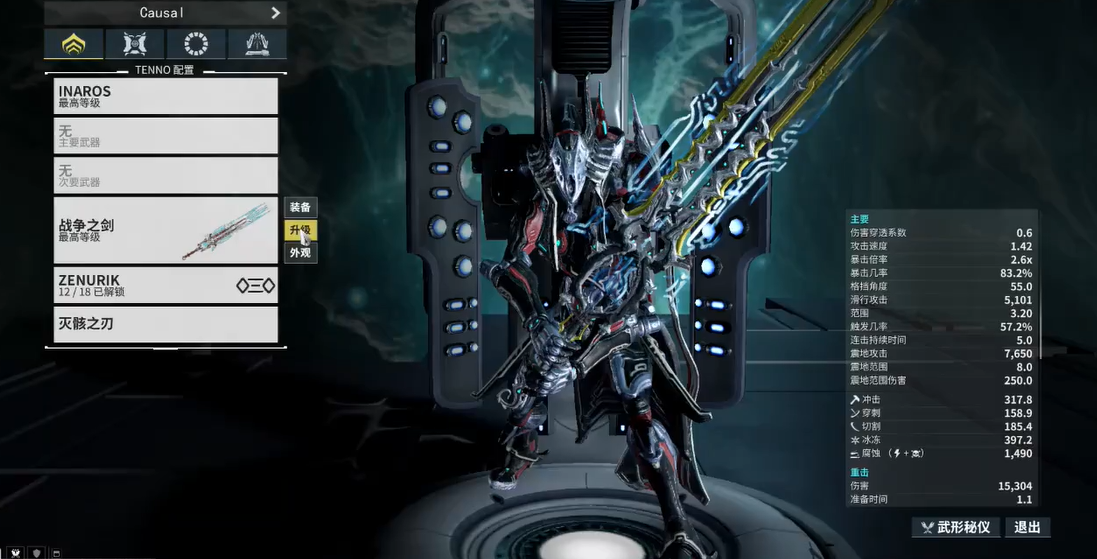Select the yellow Tenno emblem tab
1097x559 pixels.
(73, 44)
